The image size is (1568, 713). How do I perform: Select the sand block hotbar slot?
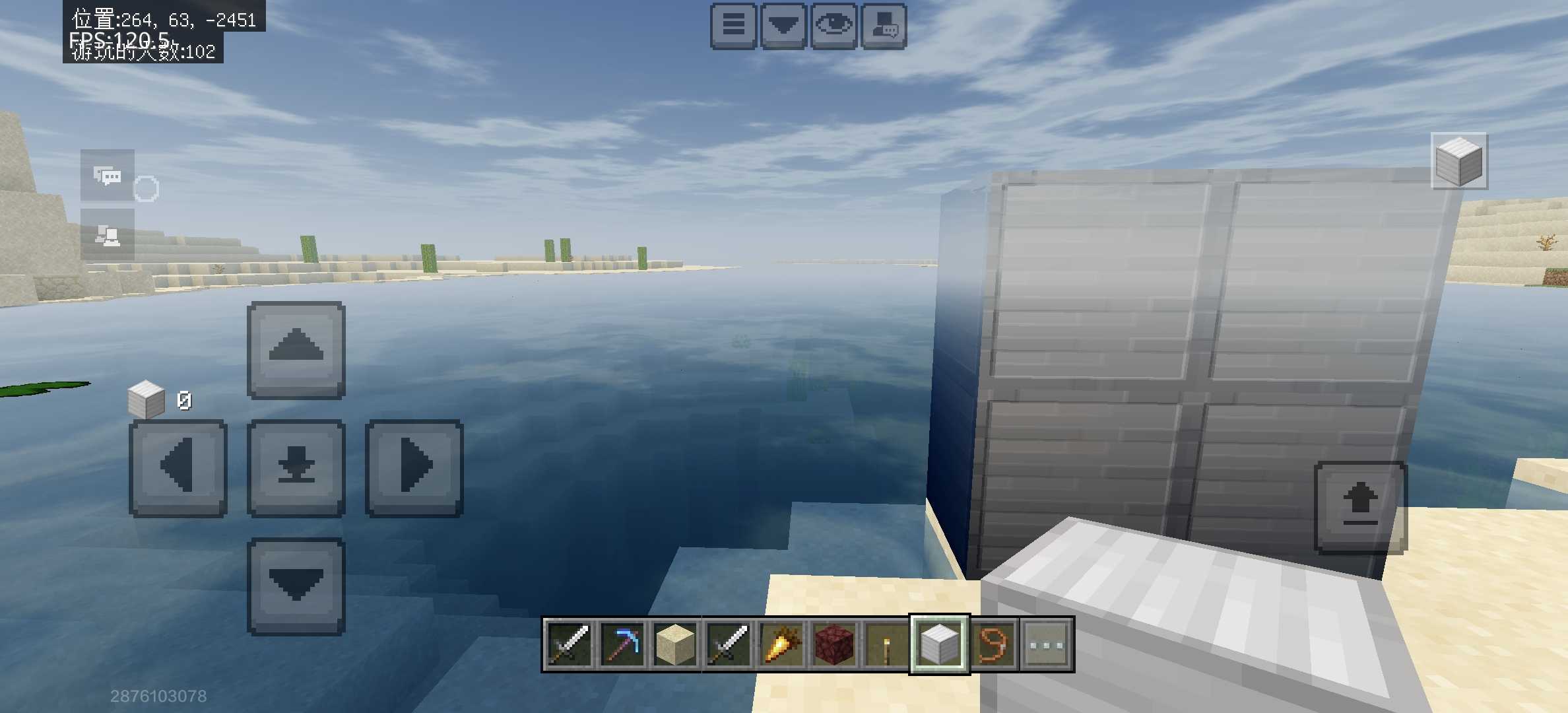tap(674, 644)
